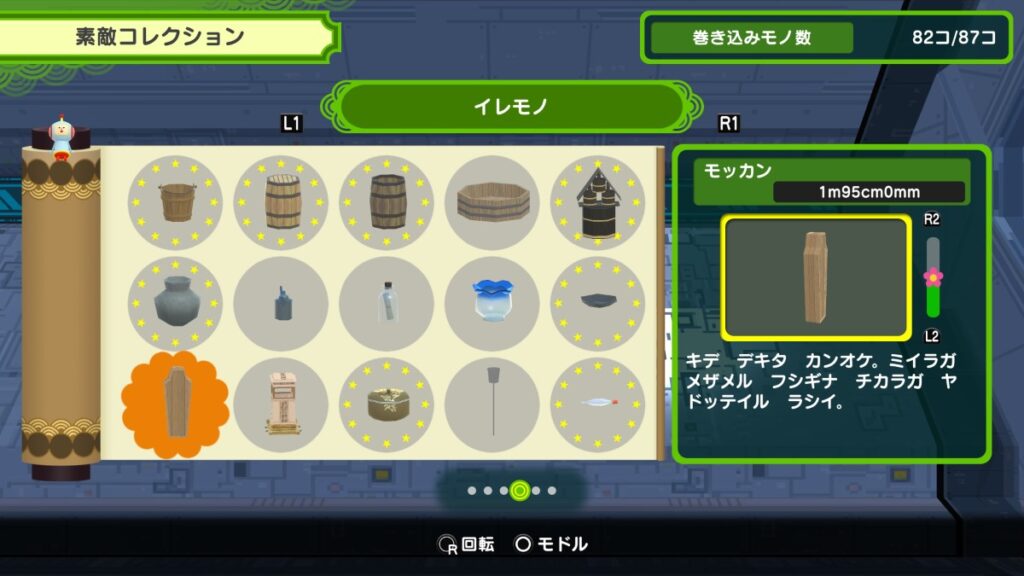Select the small dark blue canister
This screenshot has height=576, width=1024.
pyautogui.click(x=281, y=303)
